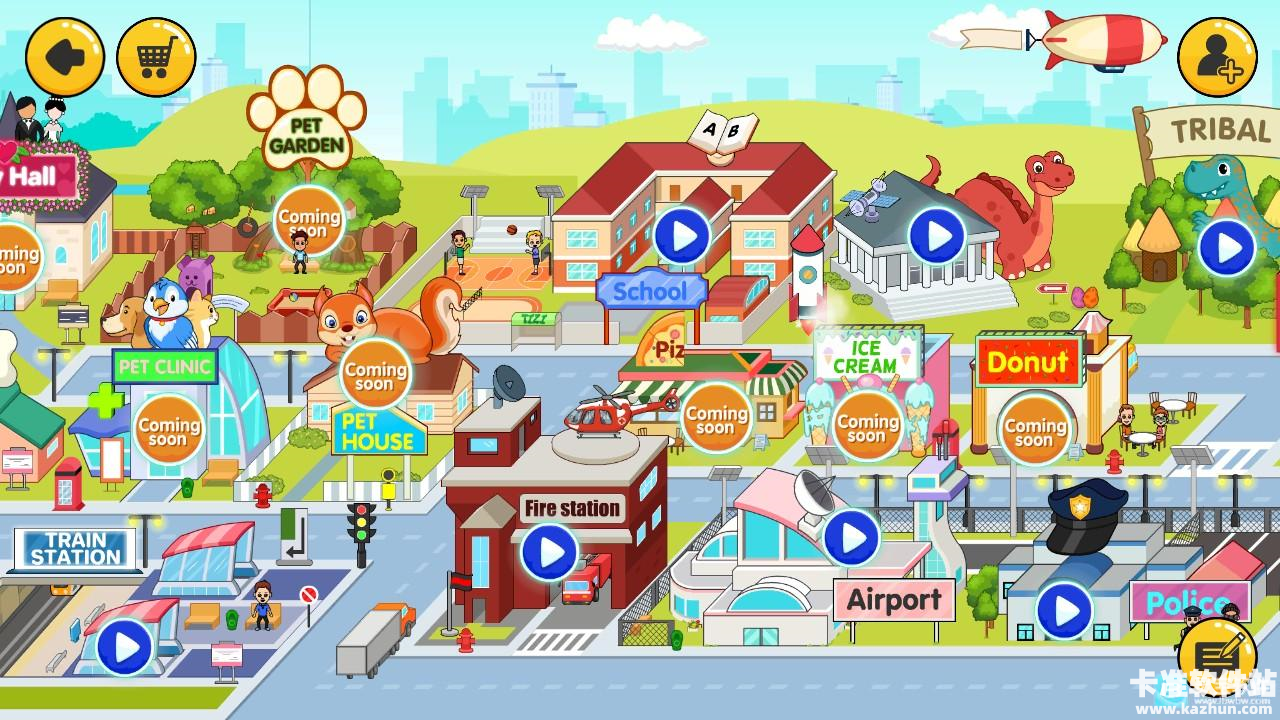
Task: Click the dinosaur park play button
Action: pyautogui.click(x=935, y=237)
